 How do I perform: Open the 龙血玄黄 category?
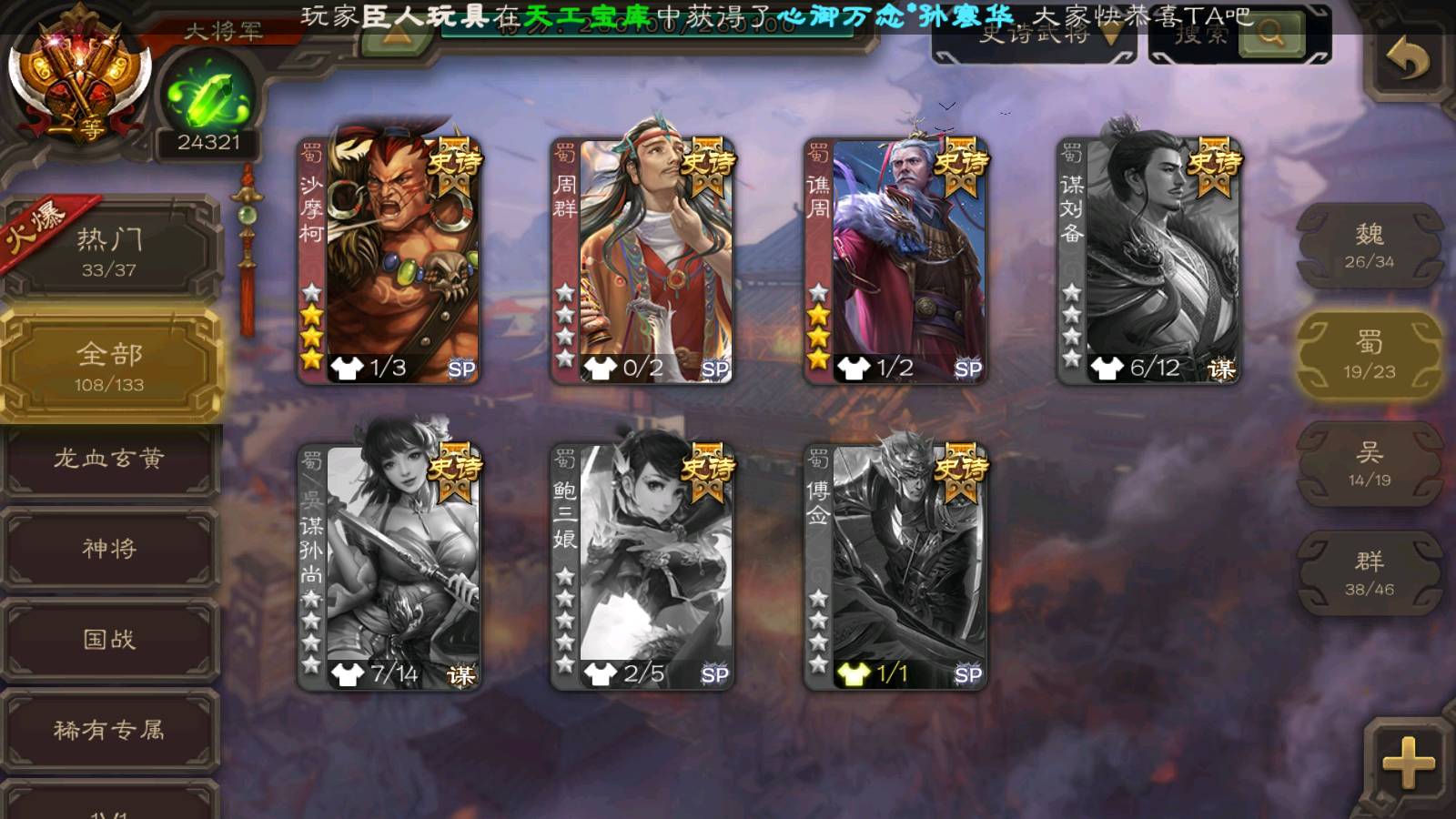click(109, 459)
